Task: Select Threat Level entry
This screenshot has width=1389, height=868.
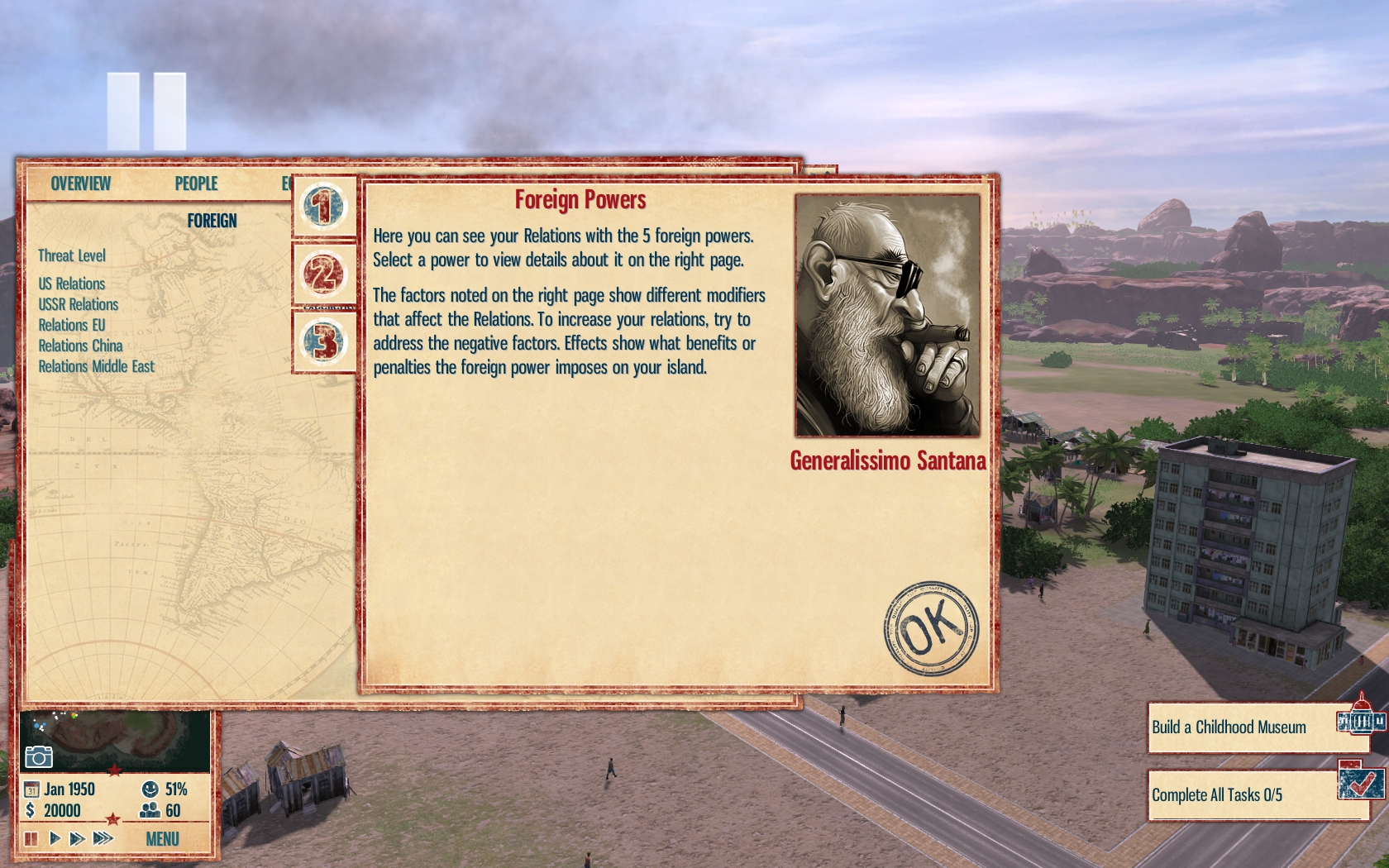Action: click(x=72, y=256)
